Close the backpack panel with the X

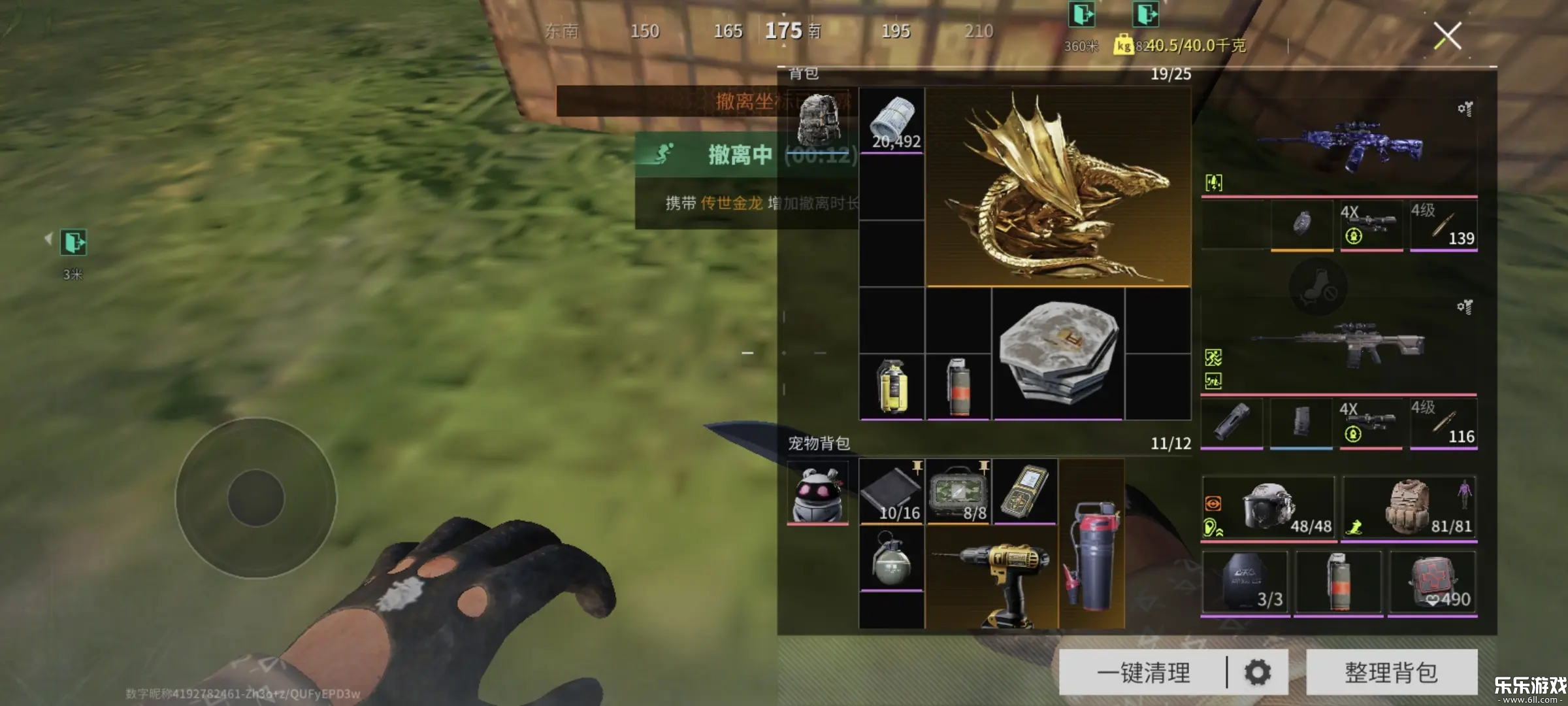pos(1447,36)
